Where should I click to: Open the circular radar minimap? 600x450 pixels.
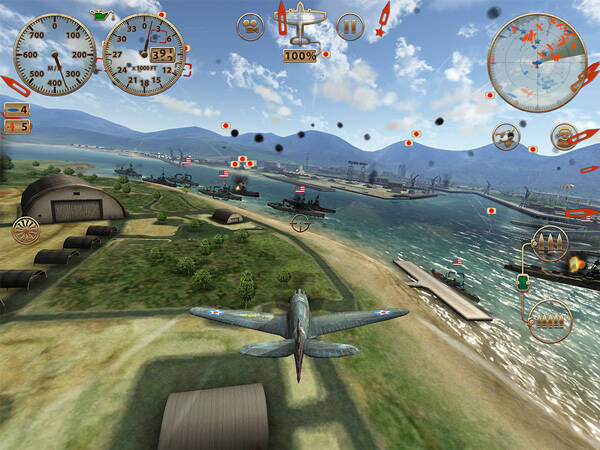(x=536, y=63)
